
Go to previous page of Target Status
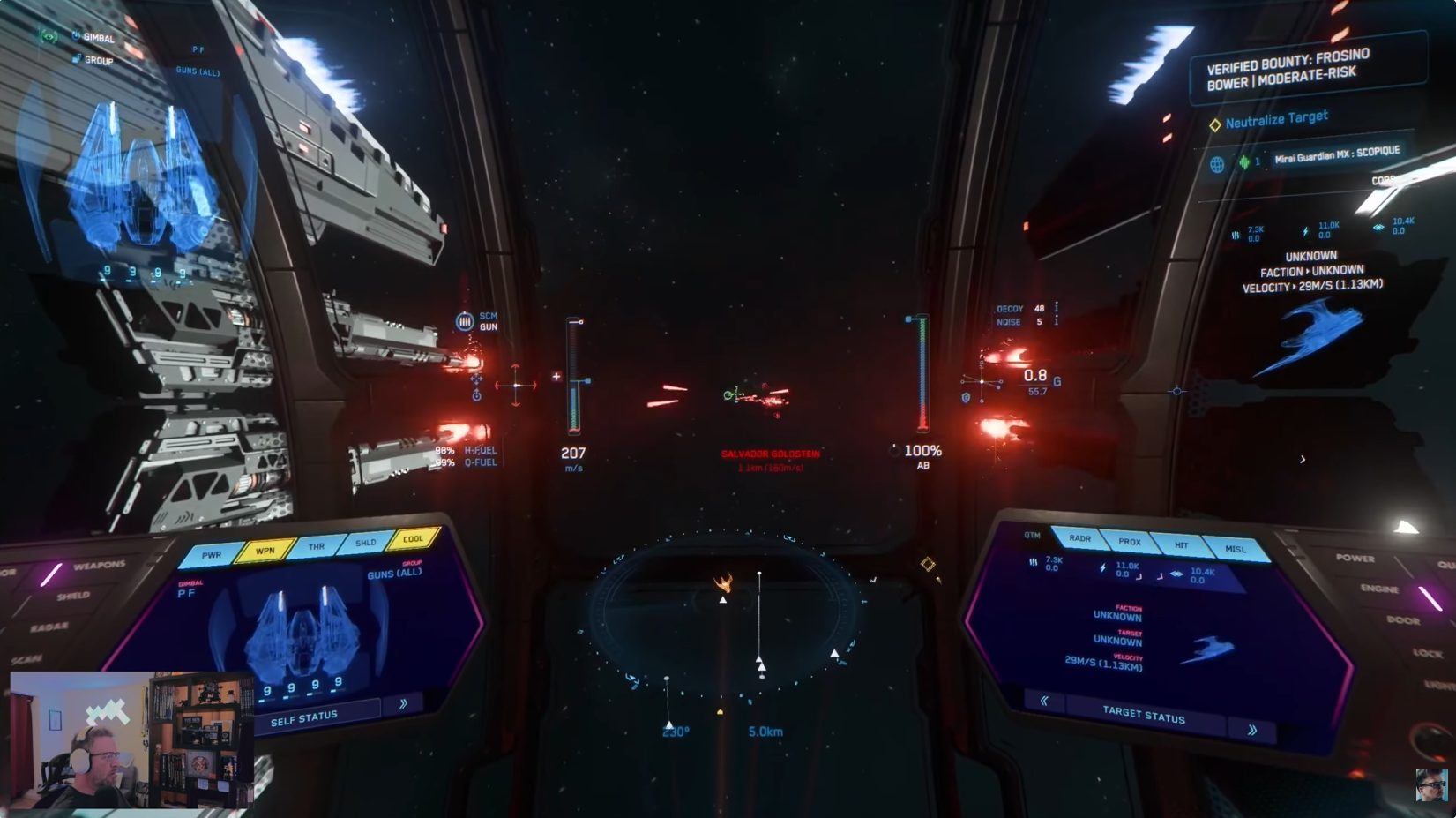coord(1044,701)
